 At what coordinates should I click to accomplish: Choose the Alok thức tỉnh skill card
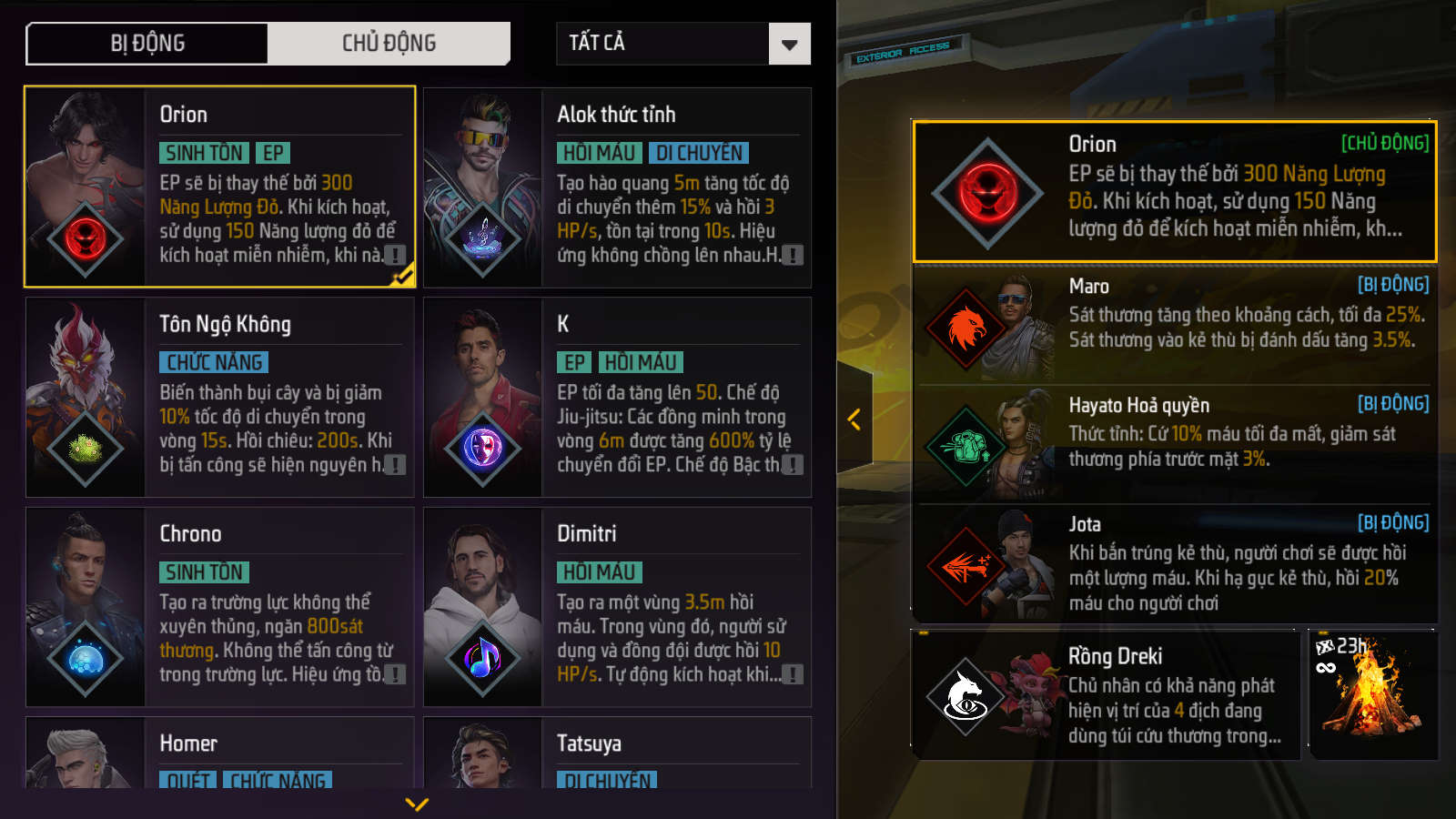point(617,187)
